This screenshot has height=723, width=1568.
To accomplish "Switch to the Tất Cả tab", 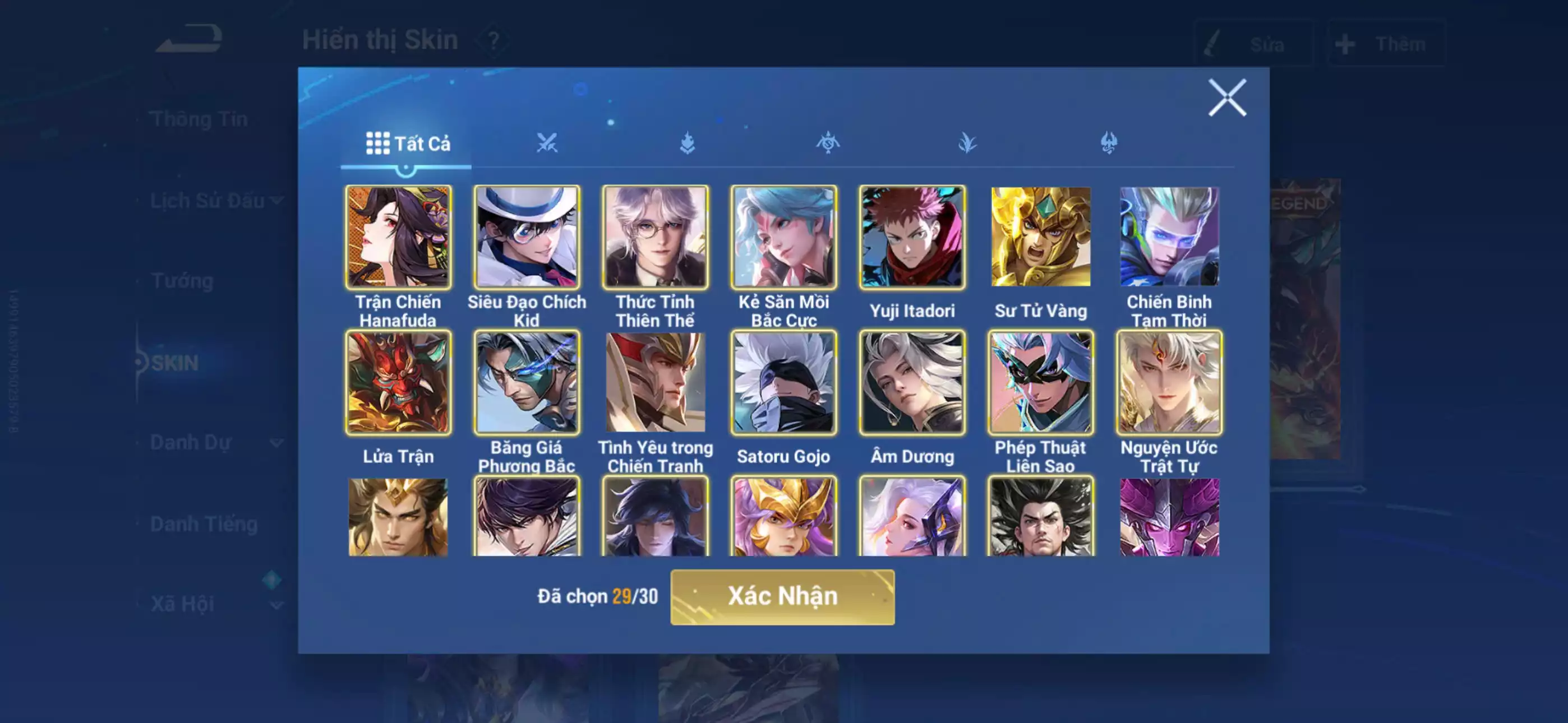I will coord(406,145).
